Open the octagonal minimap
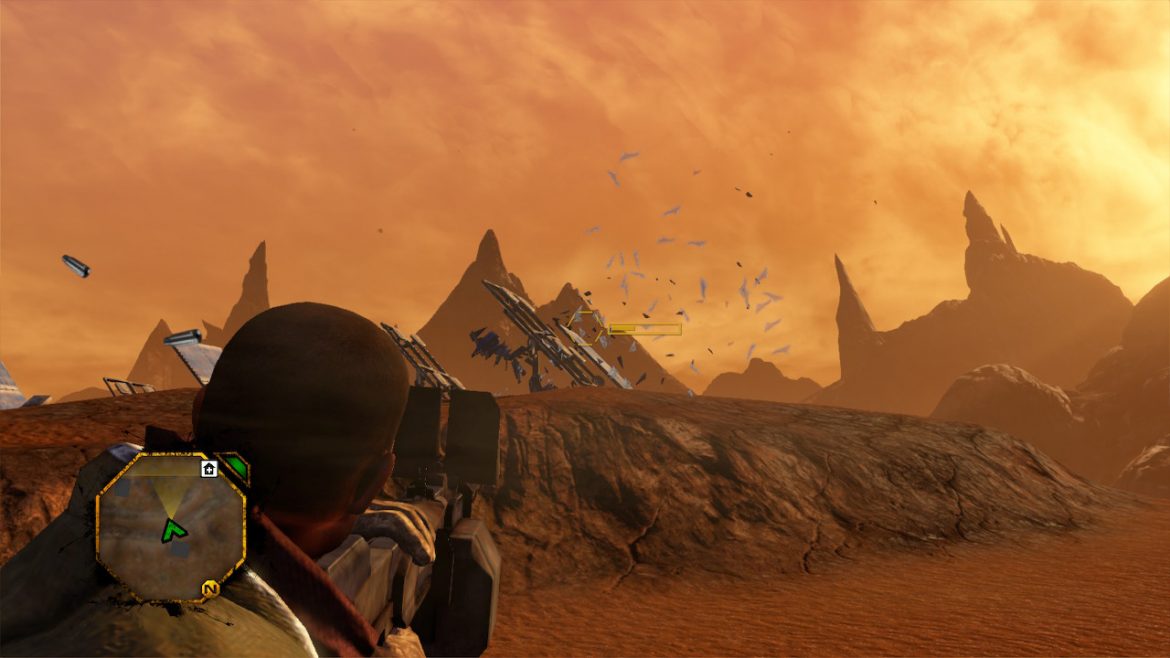Viewport: 1170px width, 658px height. tap(170, 527)
